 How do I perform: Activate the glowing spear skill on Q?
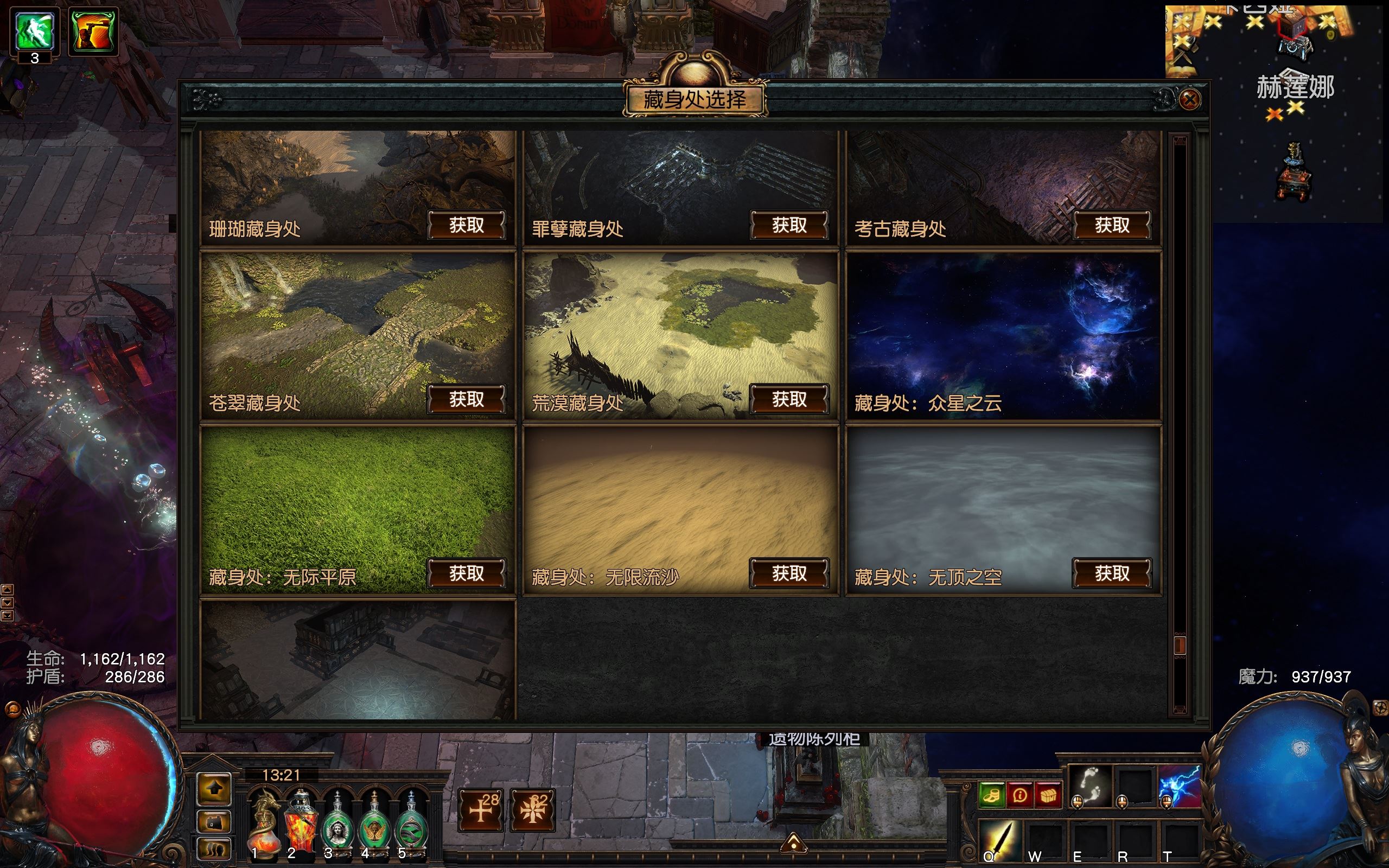[999, 841]
